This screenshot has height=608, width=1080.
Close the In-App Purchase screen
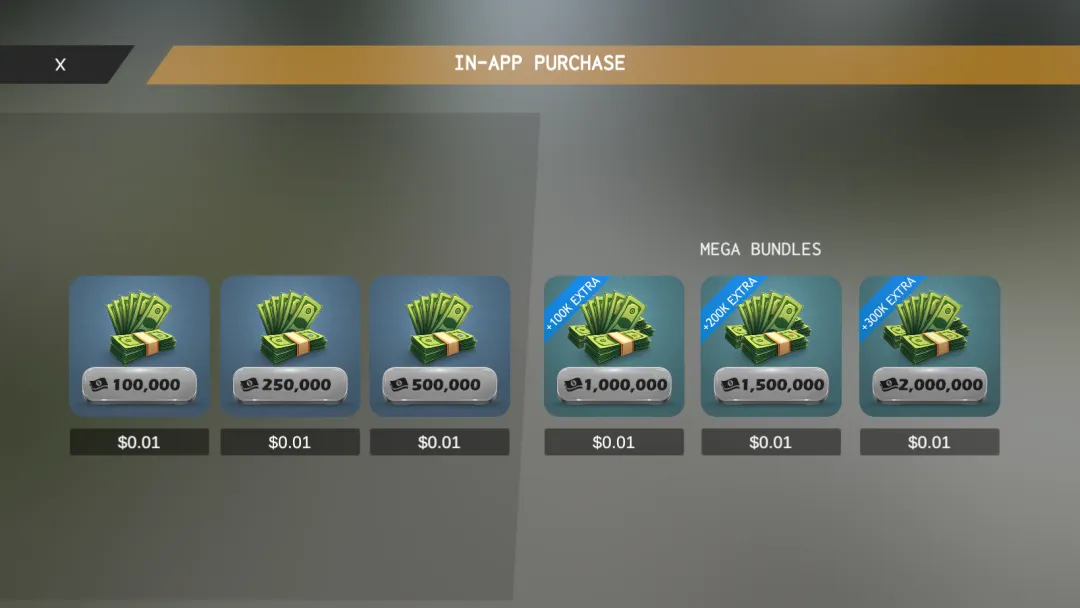coord(60,65)
